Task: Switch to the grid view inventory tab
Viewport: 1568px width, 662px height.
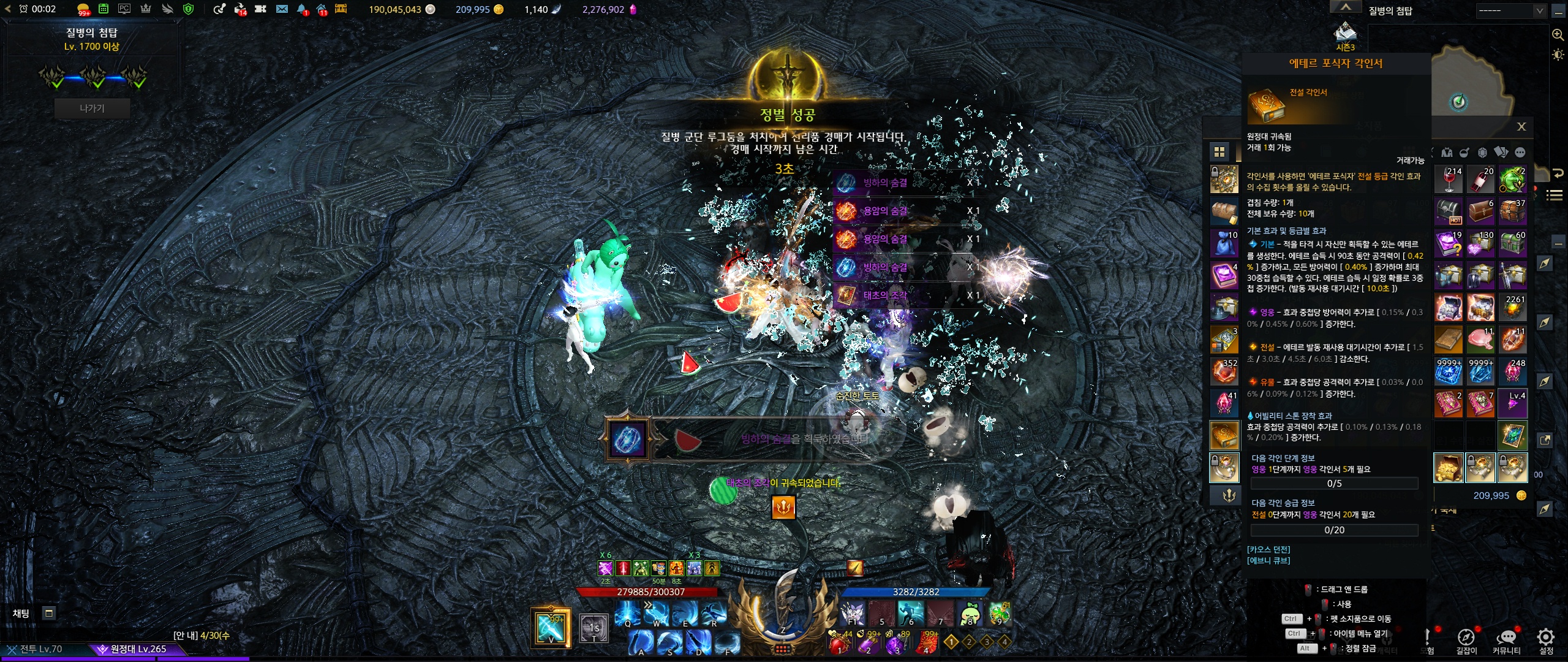Action: (1219, 152)
